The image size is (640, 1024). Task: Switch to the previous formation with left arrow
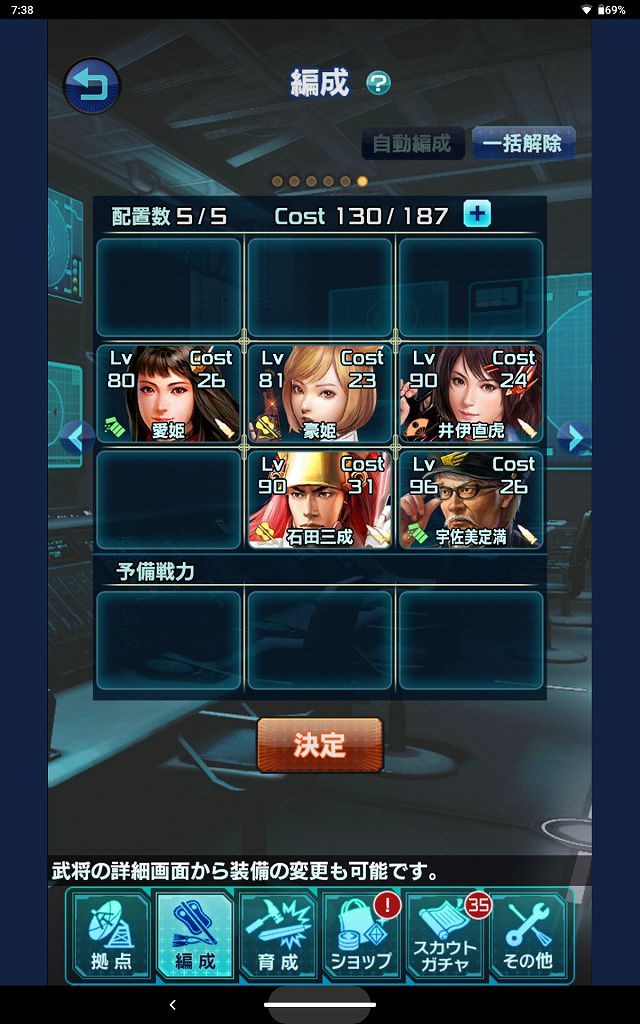(x=77, y=437)
